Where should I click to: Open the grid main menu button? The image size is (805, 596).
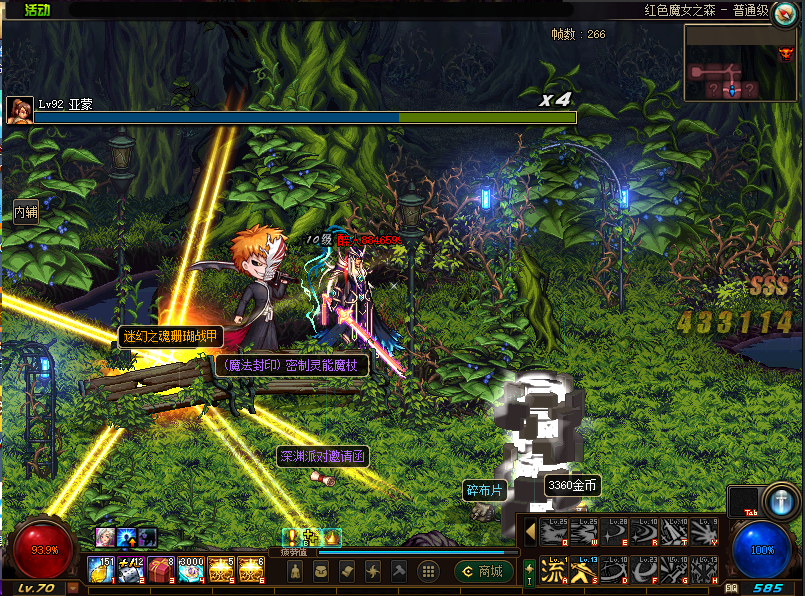[428, 571]
